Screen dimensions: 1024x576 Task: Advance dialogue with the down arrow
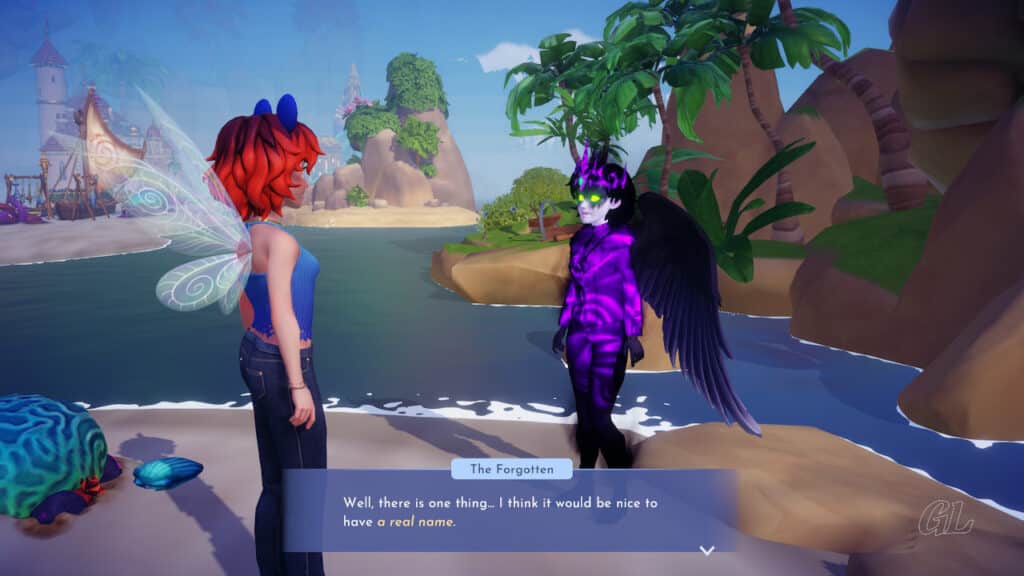click(707, 550)
